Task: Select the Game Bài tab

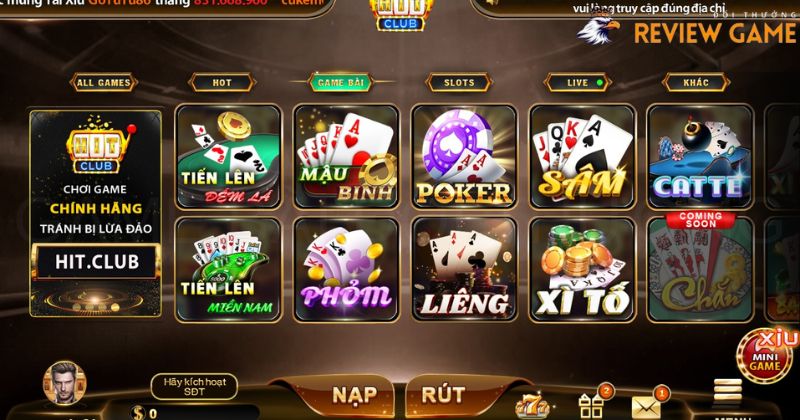Action: (340, 83)
